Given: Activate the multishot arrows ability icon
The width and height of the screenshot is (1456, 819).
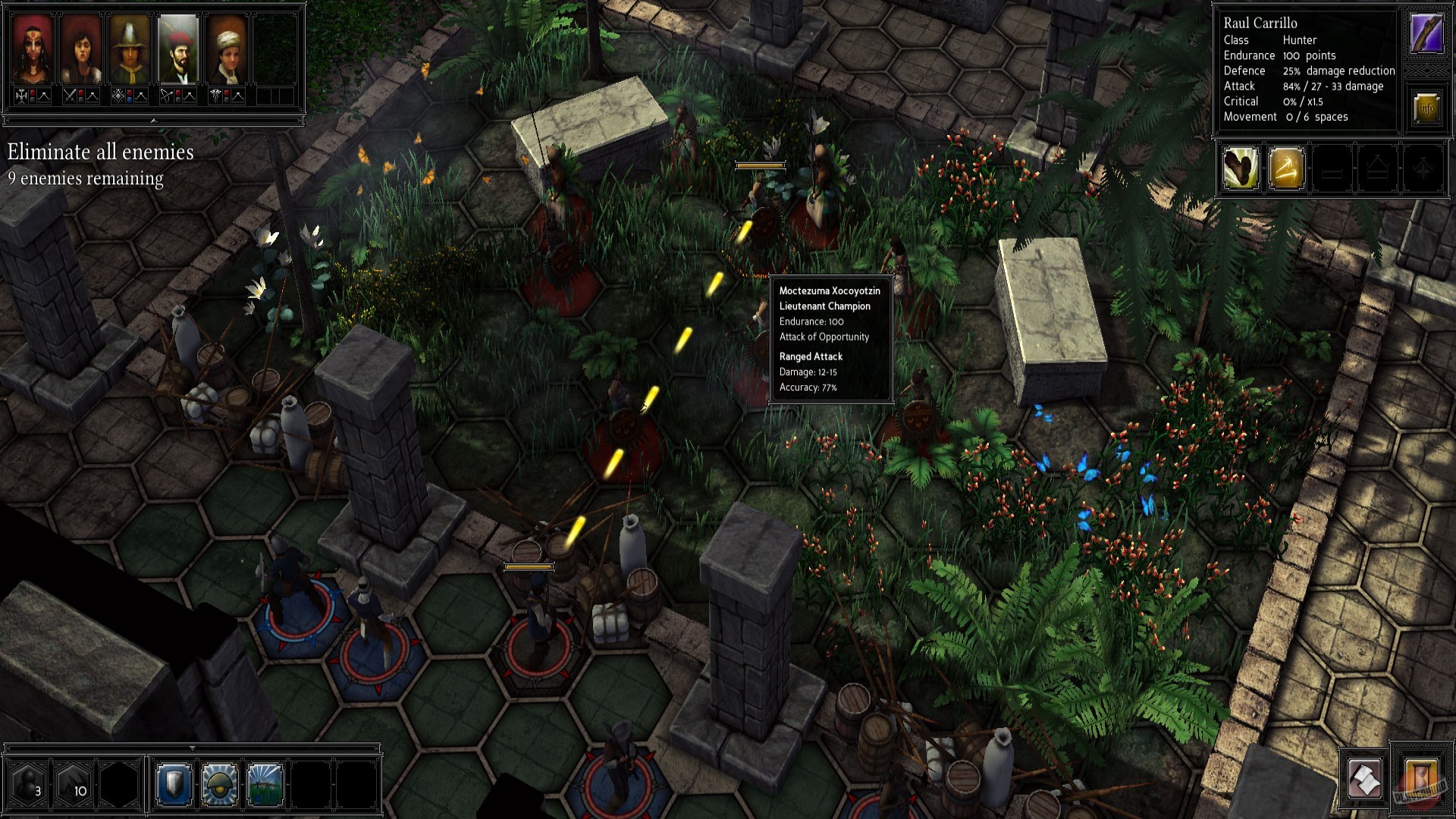Looking at the screenshot, I should click(1287, 168).
